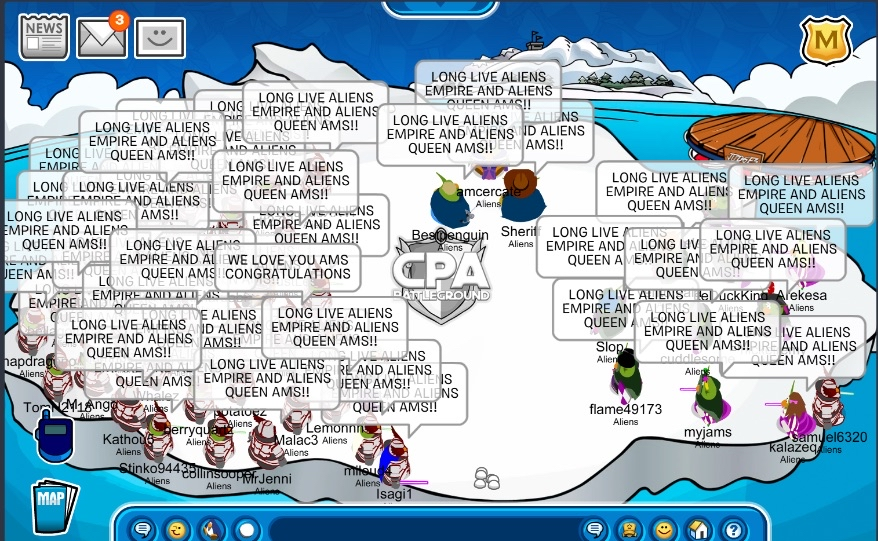Open the yellow smiley friends list

(664, 529)
